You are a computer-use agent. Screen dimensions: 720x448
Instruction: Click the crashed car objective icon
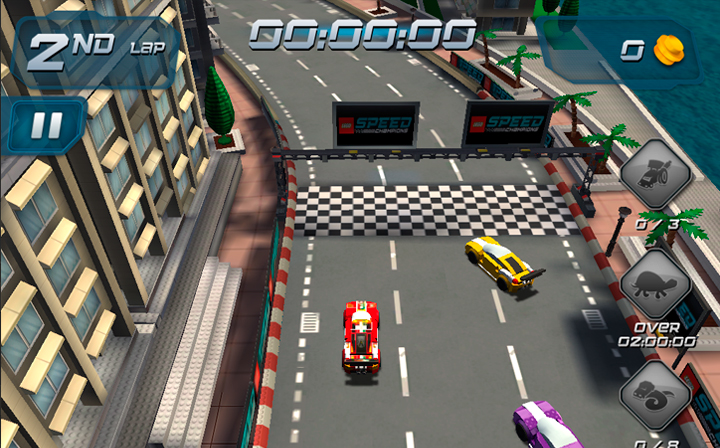656,174
